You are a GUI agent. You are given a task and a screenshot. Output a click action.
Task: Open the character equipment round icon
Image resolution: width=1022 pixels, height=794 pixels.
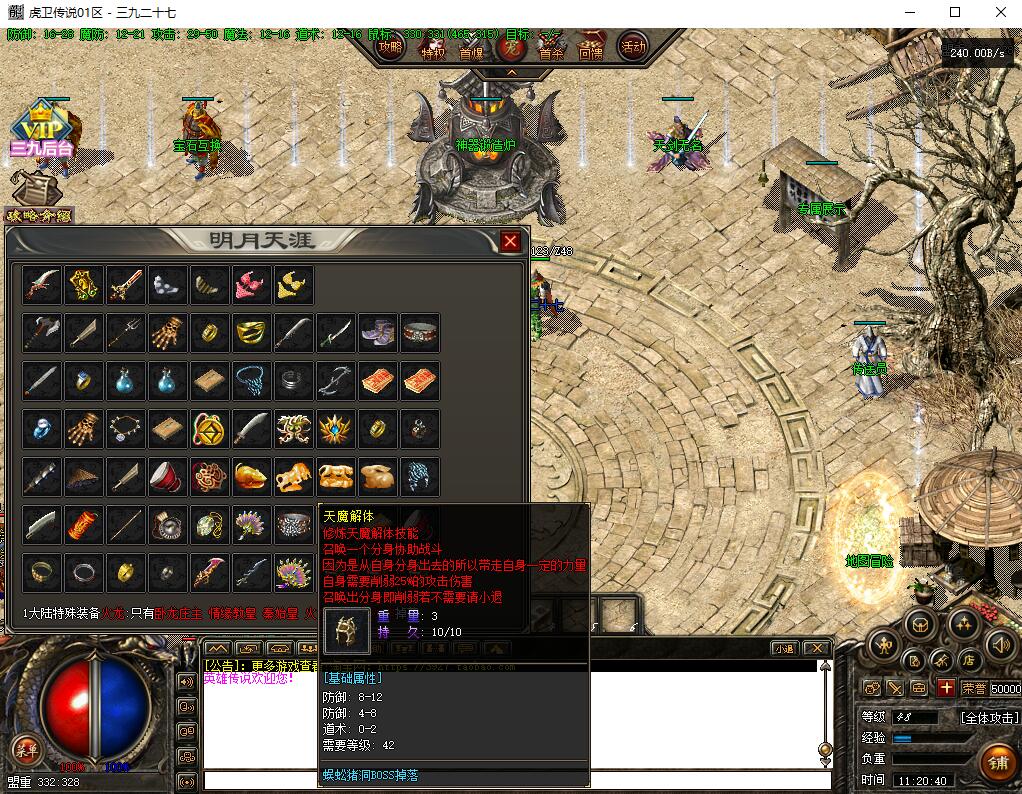coord(885,645)
